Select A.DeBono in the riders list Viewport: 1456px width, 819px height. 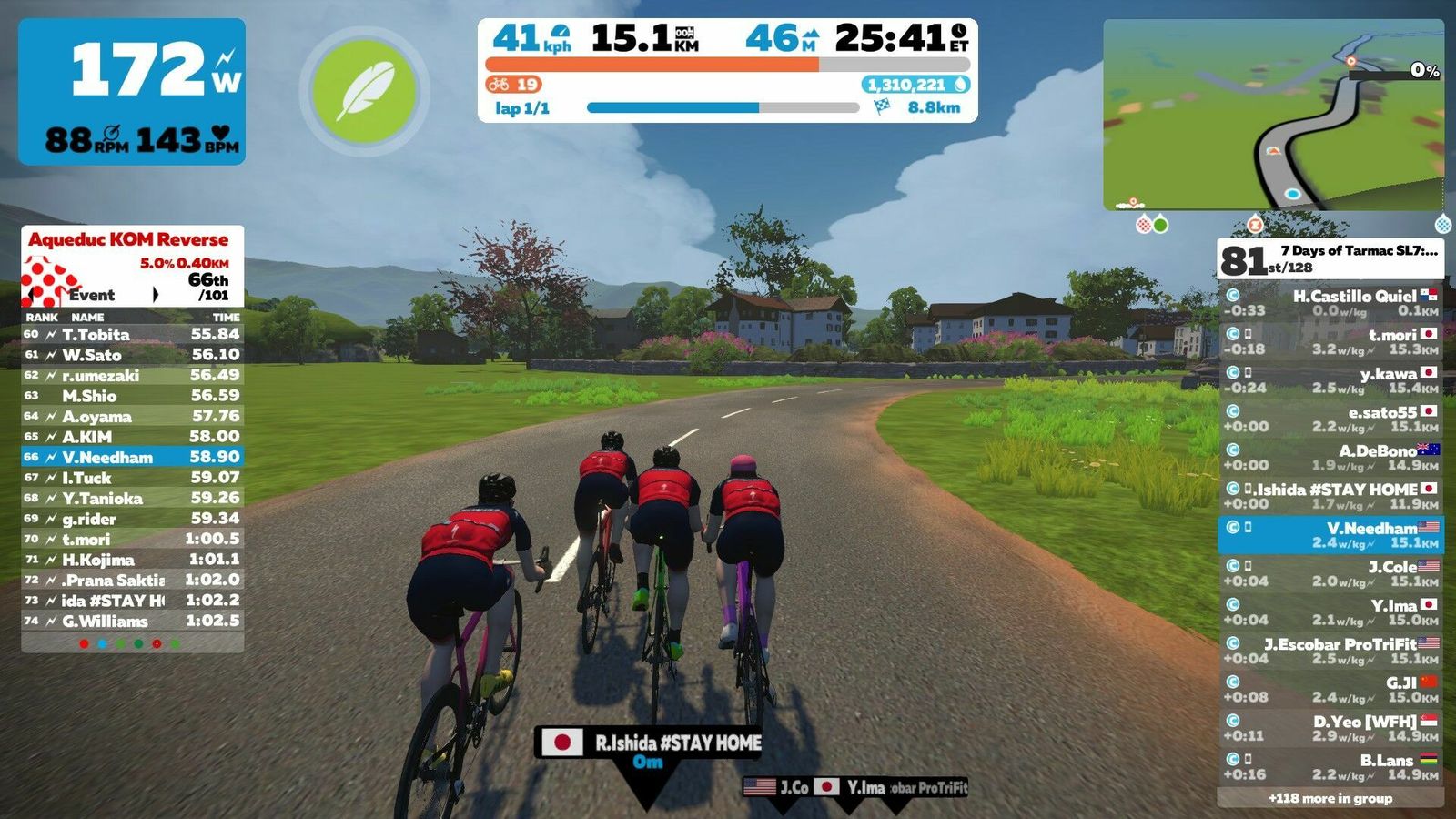tap(1330, 458)
